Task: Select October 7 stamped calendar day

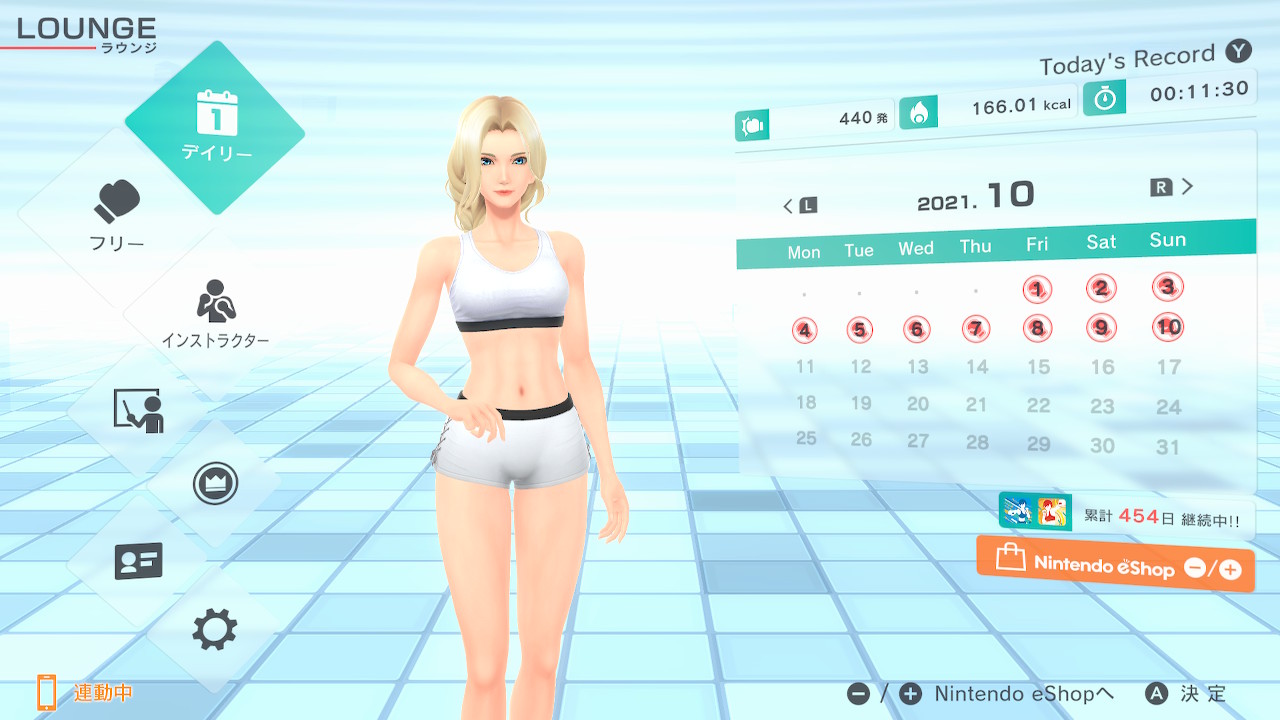Action: [976, 328]
